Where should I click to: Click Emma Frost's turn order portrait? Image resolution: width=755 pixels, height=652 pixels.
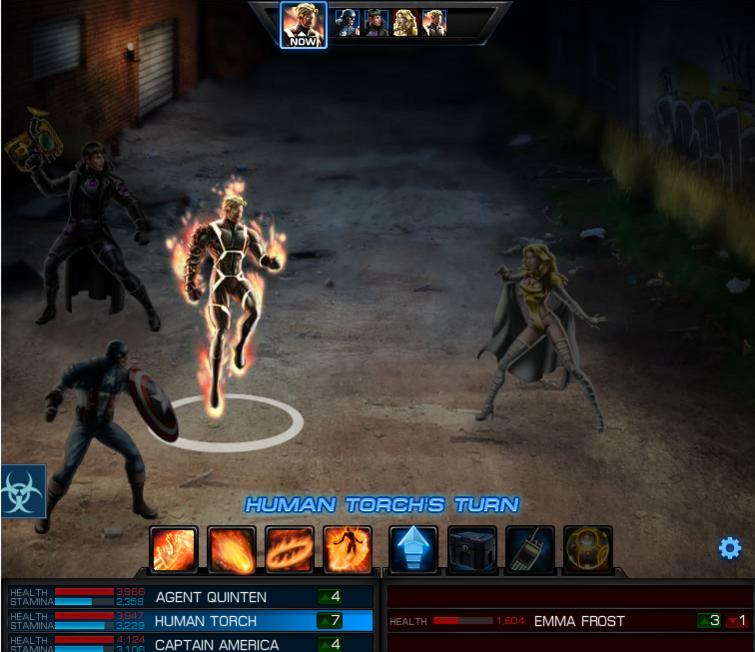tap(404, 22)
